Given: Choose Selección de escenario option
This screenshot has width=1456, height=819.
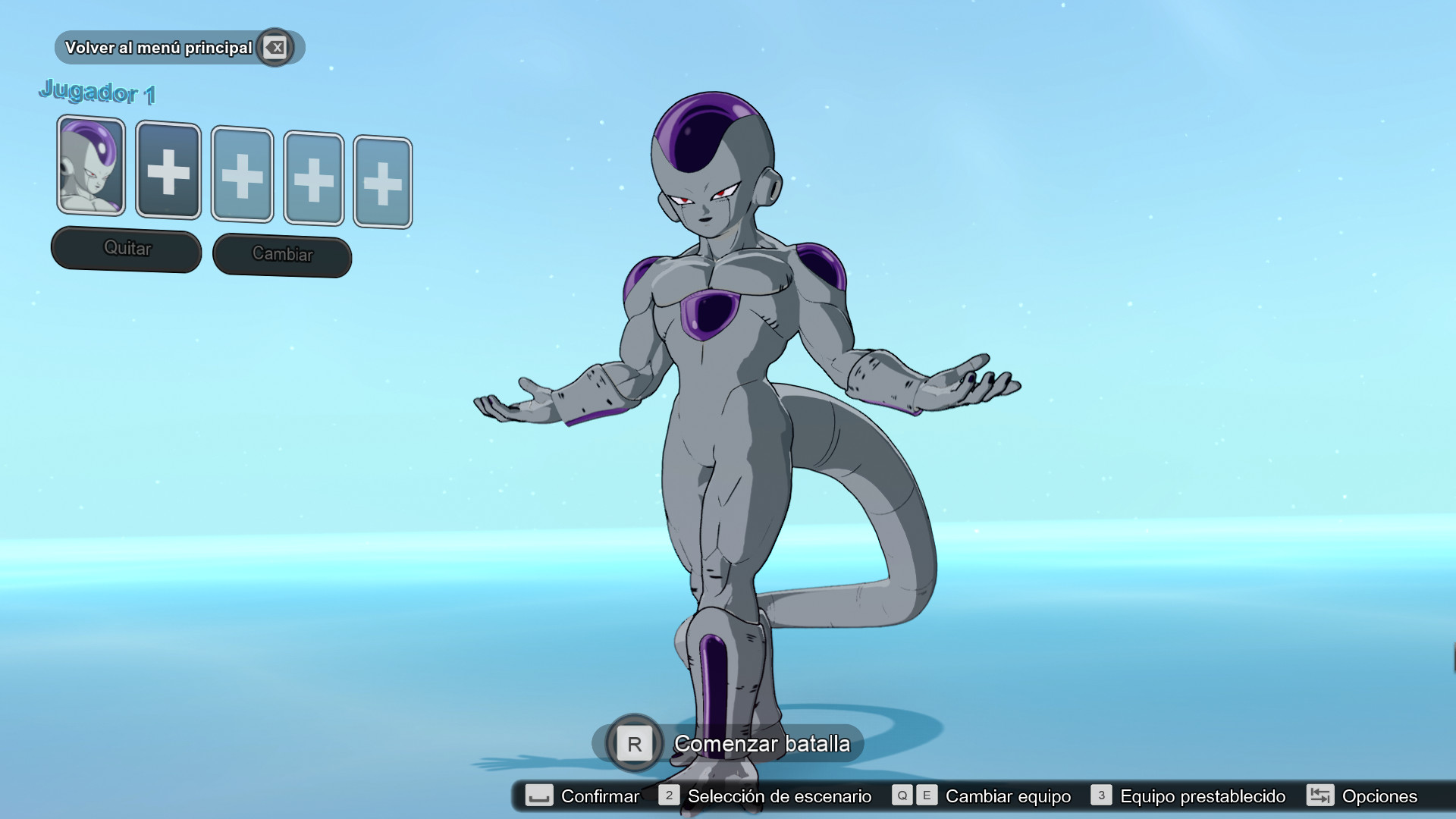Looking at the screenshot, I should [x=779, y=796].
